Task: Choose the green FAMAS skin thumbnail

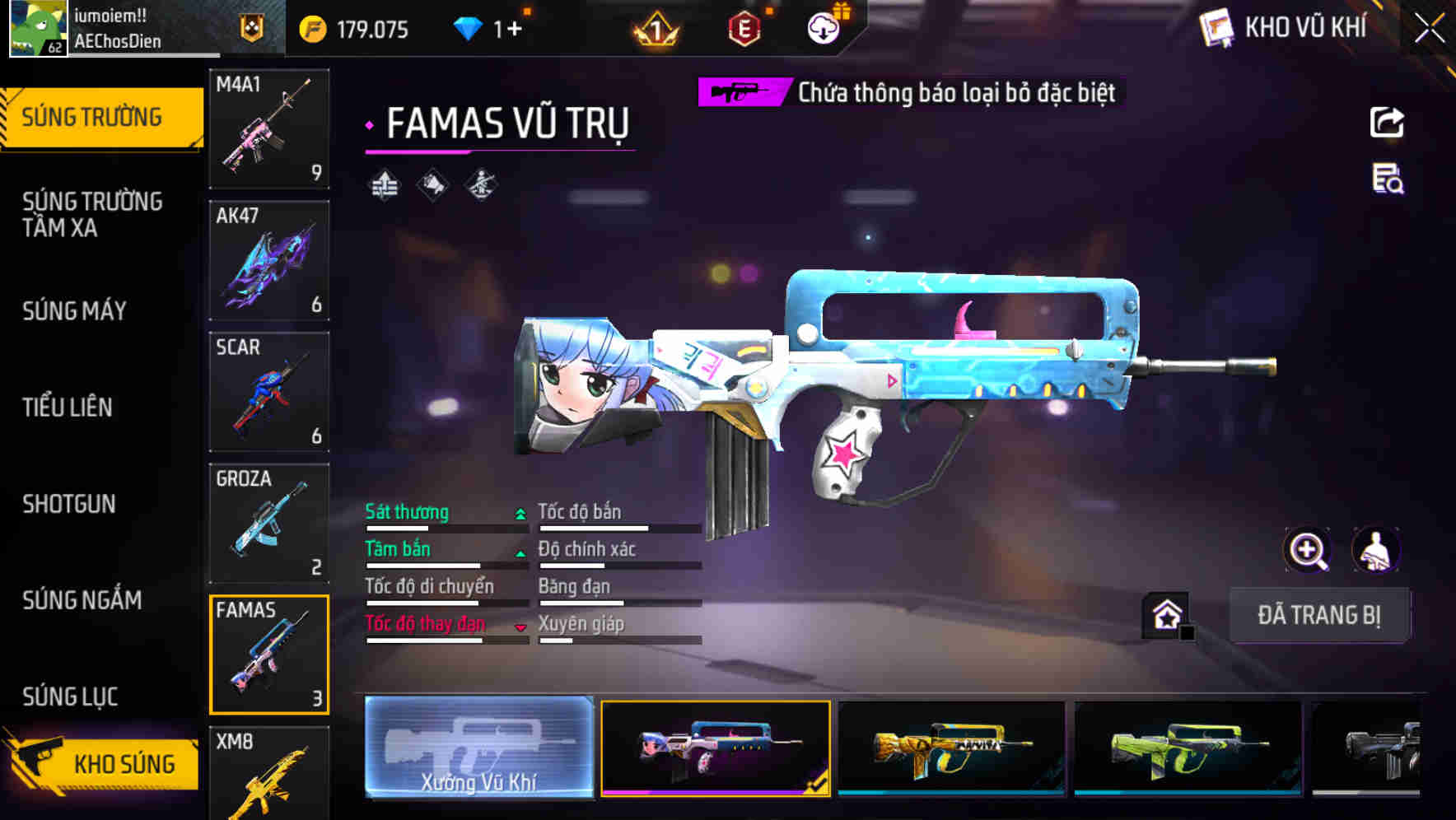Action: [x=1188, y=748]
